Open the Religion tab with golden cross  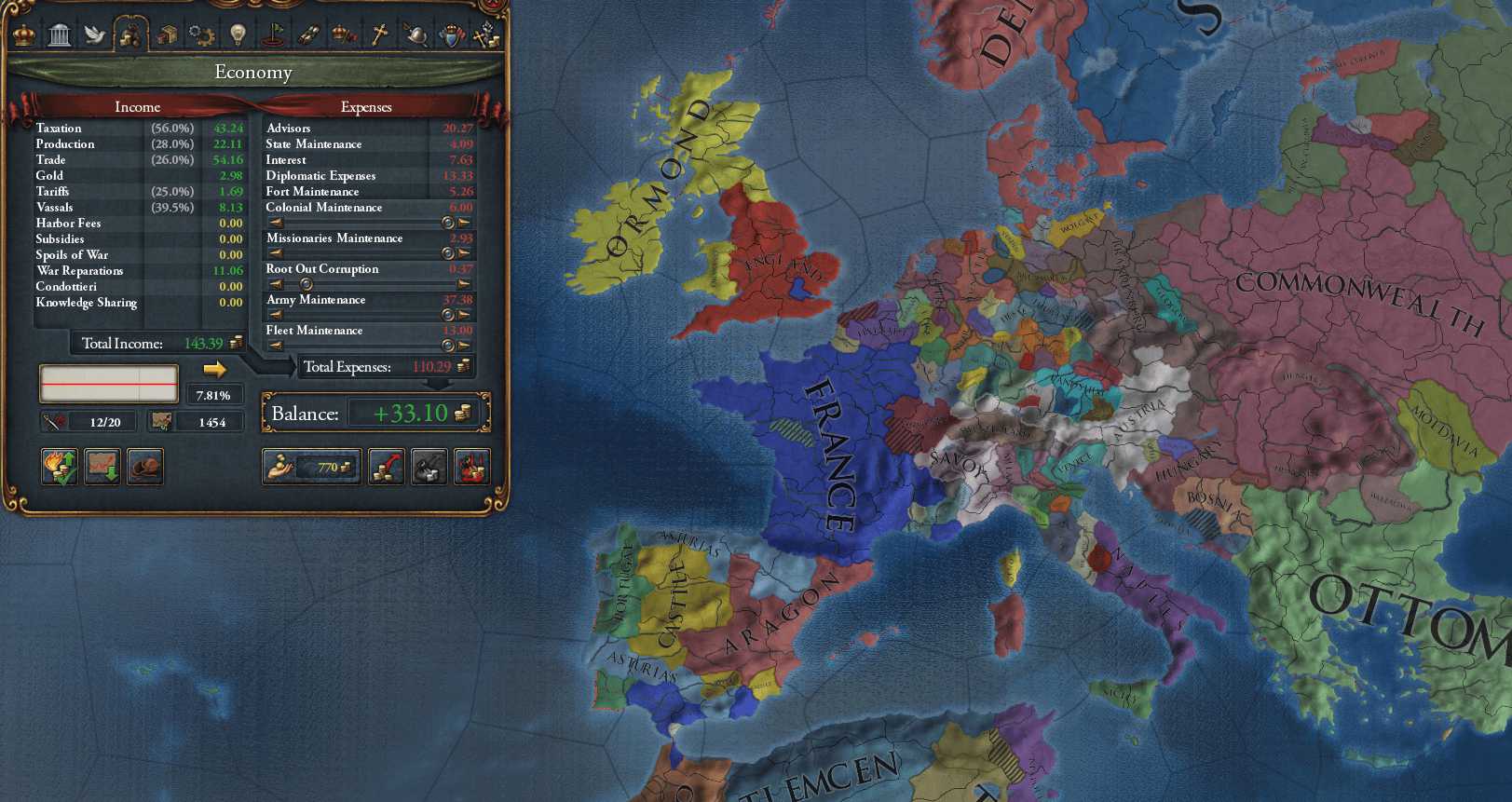point(379,35)
